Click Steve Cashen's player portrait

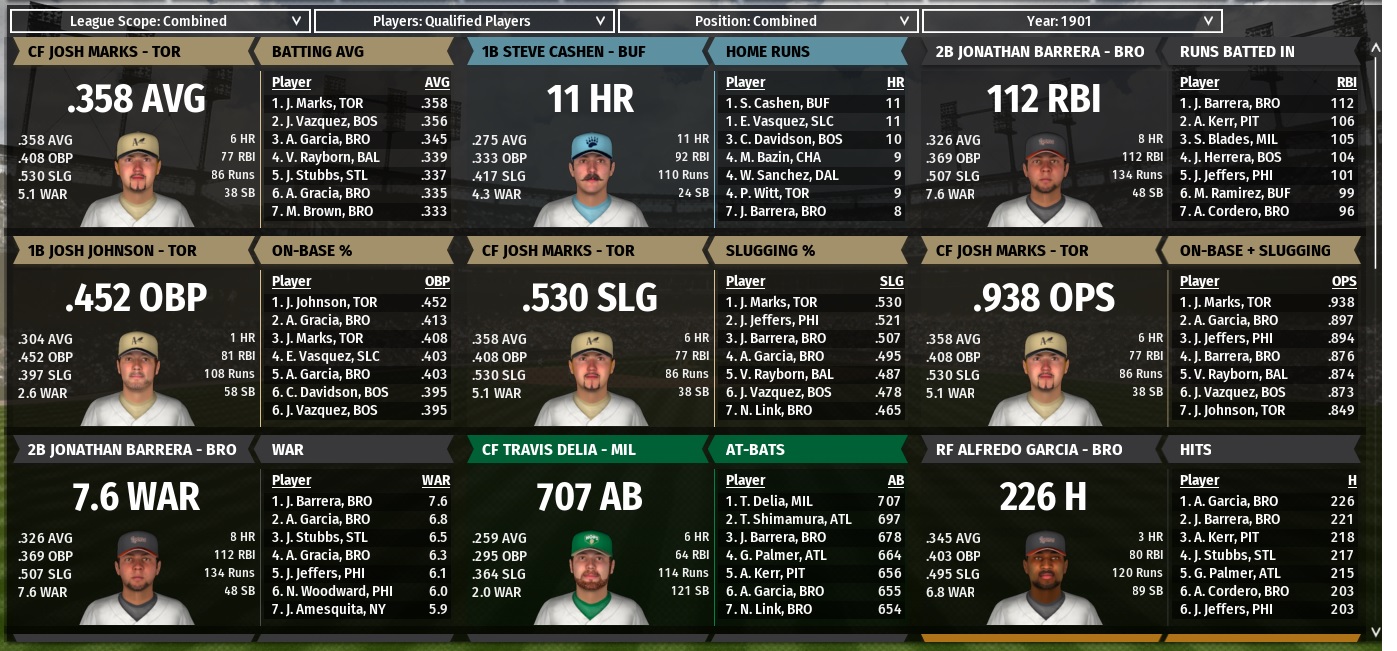(591, 180)
